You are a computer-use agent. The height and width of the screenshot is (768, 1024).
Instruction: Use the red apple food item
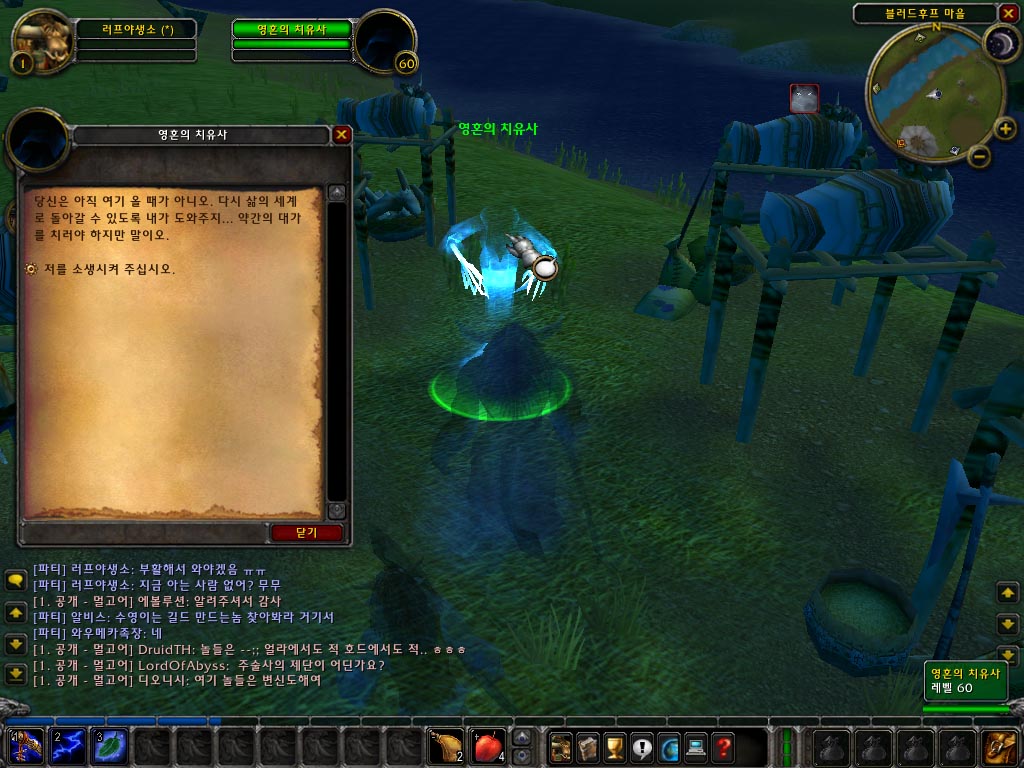(x=487, y=747)
